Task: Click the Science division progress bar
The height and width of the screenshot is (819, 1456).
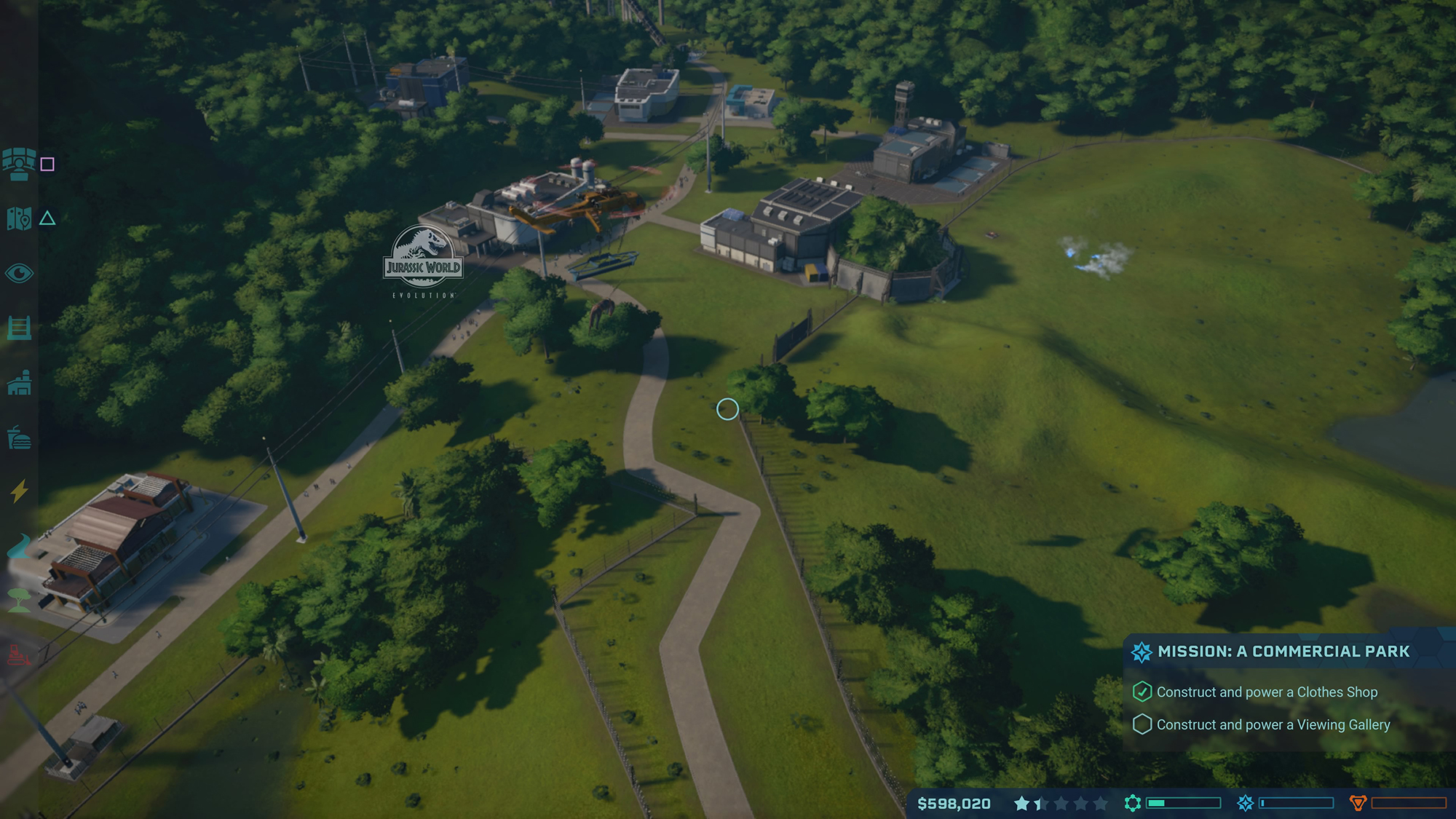Action: (x=1184, y=803)
